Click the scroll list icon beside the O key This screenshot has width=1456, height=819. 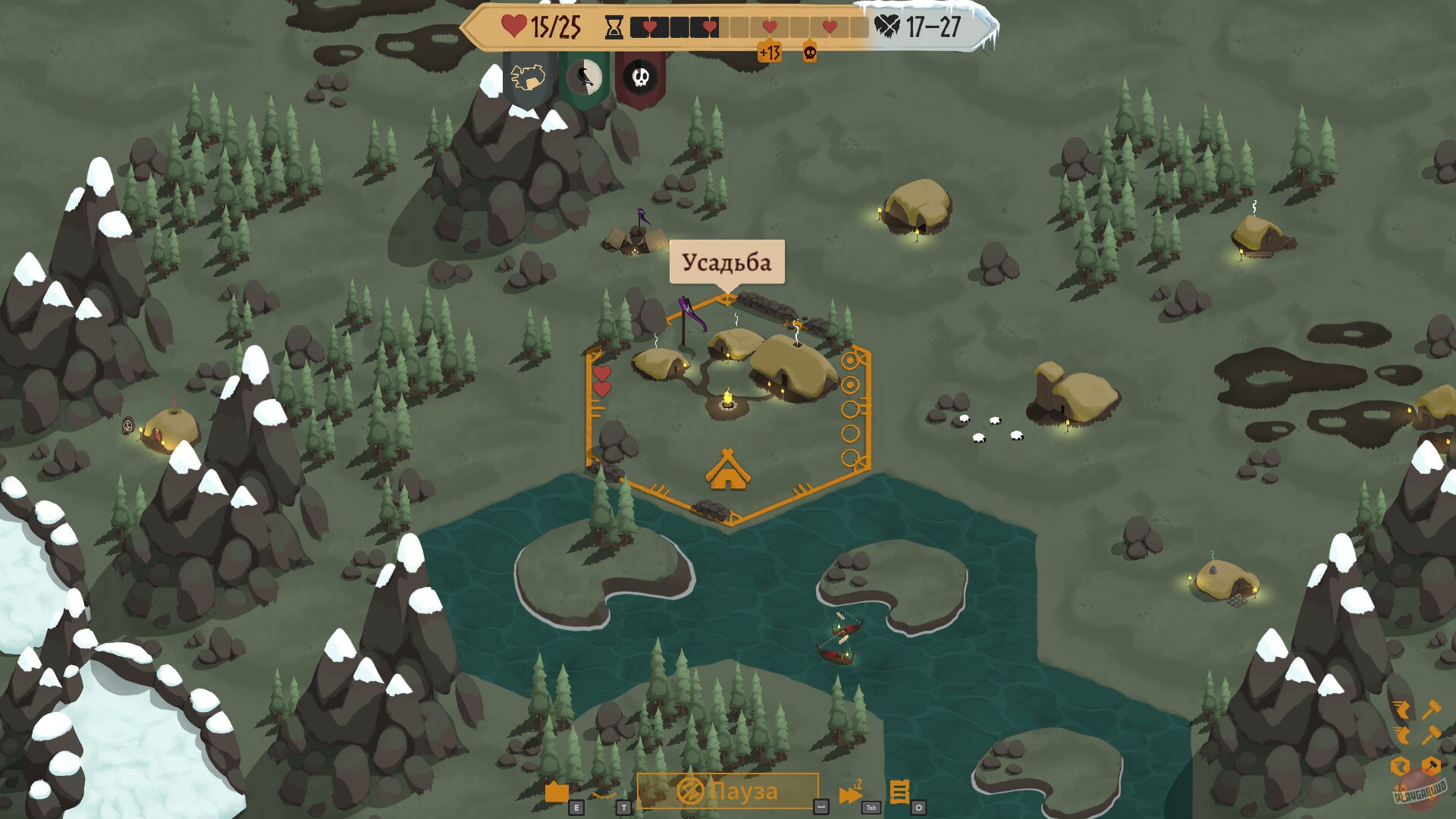tap(901, 792)
